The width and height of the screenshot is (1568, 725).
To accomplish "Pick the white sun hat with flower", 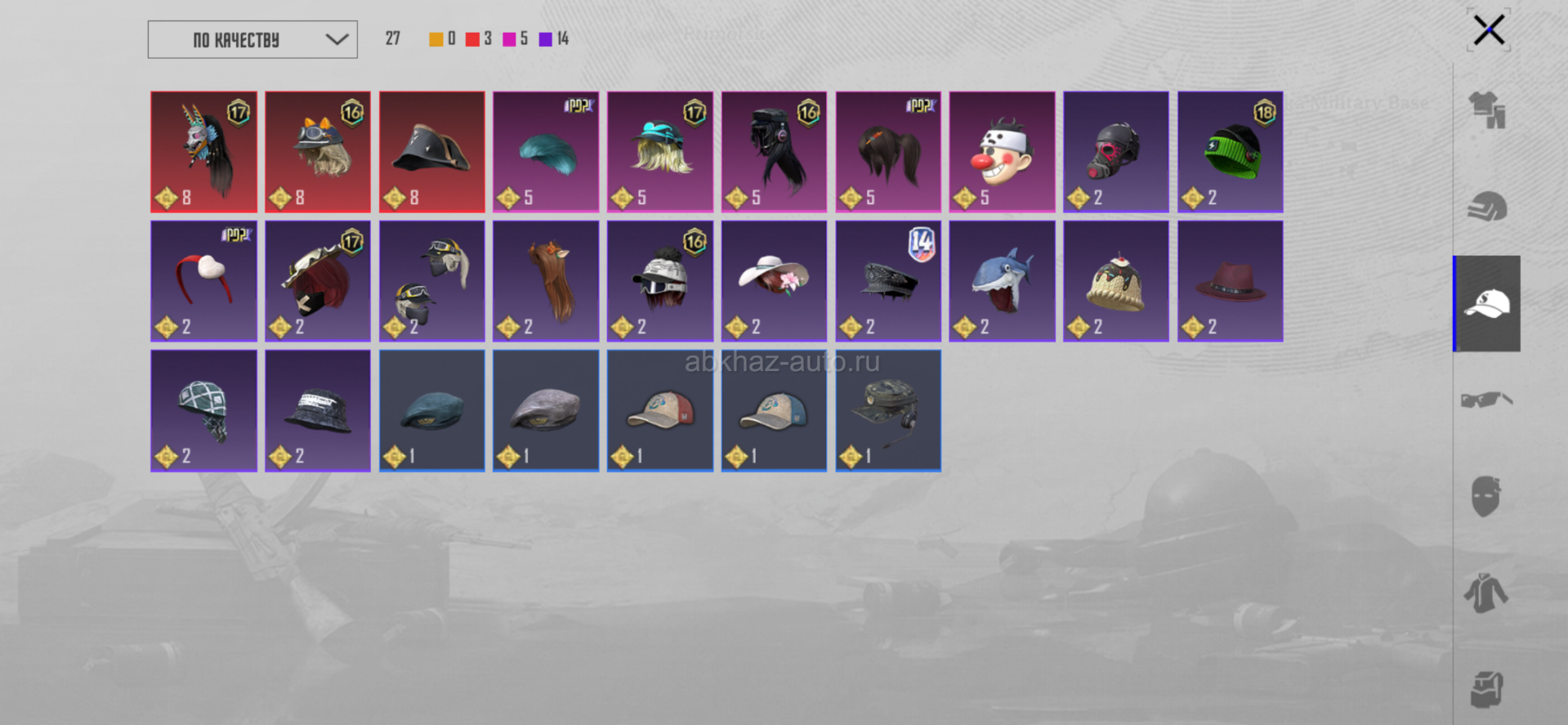I will 774,281.
